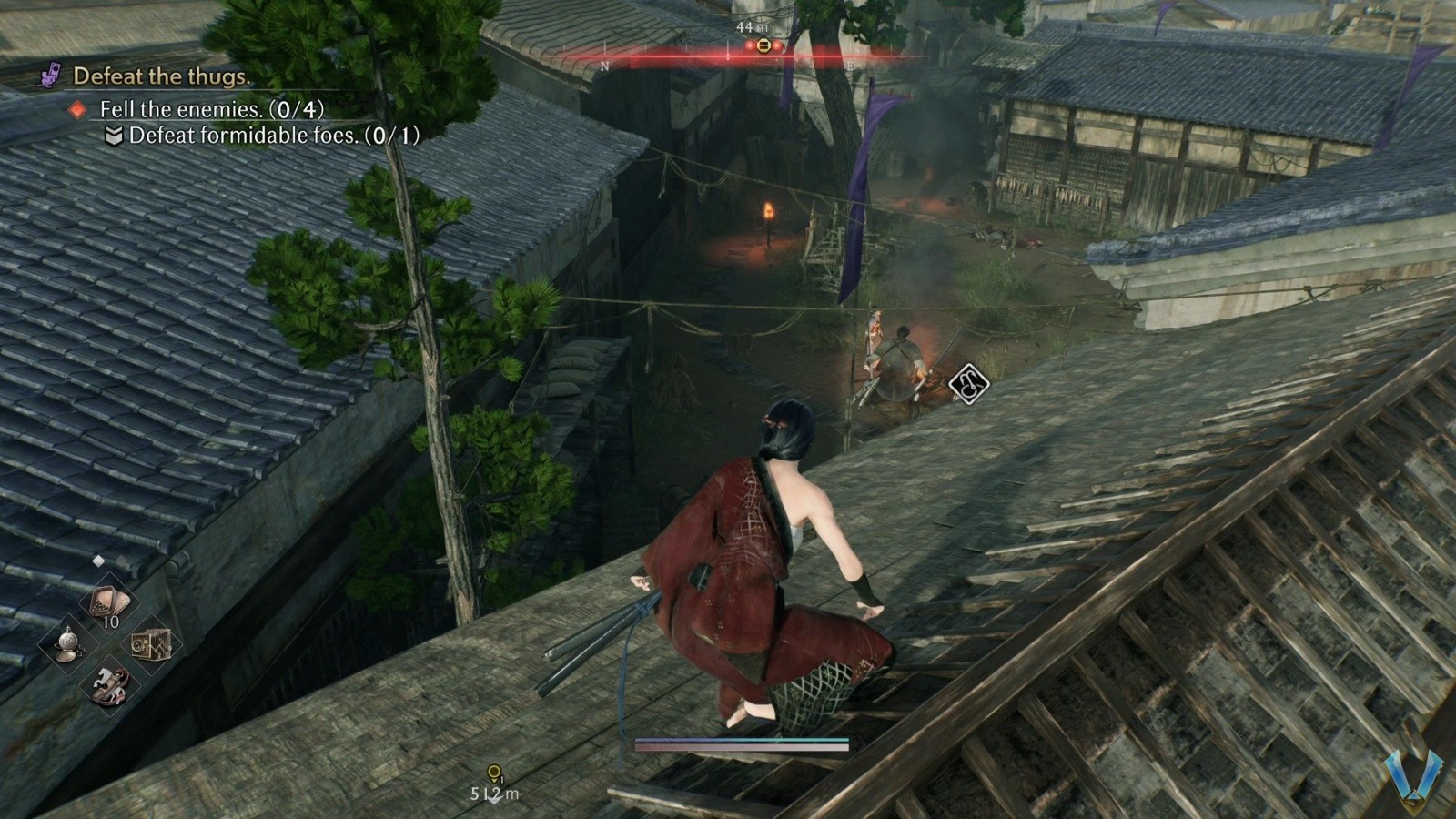Viewport: 1456px width, 819px height.
Task: Click the N marker on the compass strip
Action: [x=605, y=65]
